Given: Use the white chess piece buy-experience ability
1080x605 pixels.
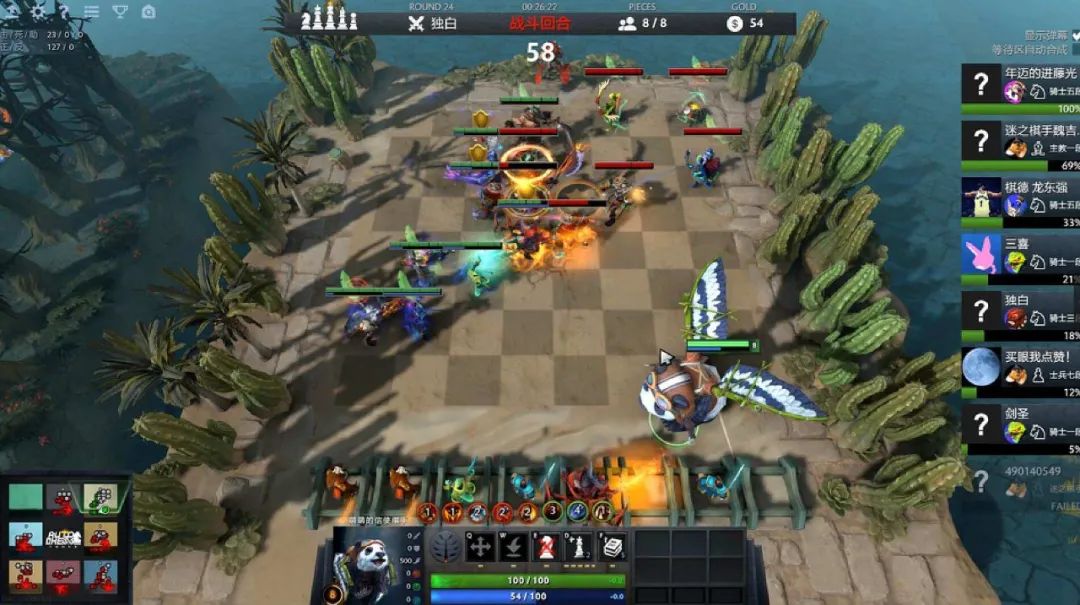Looking at the screenshot, I should coord(580,546).
